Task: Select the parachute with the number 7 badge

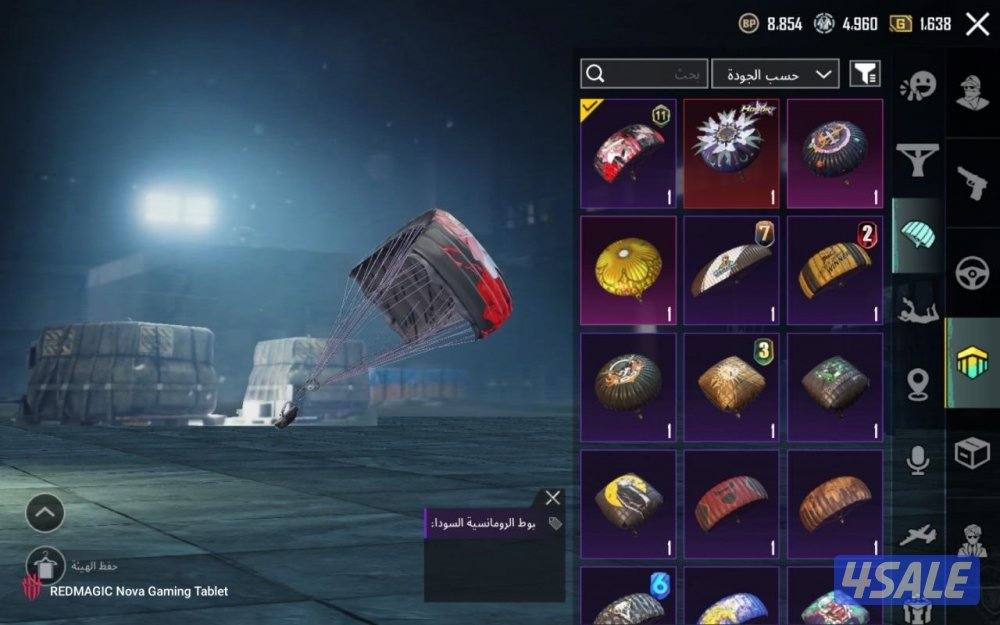Action: coord(731,270)
